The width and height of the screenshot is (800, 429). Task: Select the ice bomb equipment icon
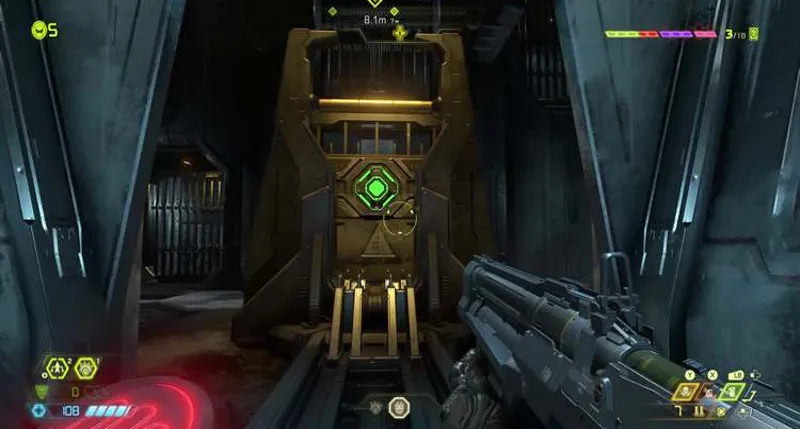84,368
